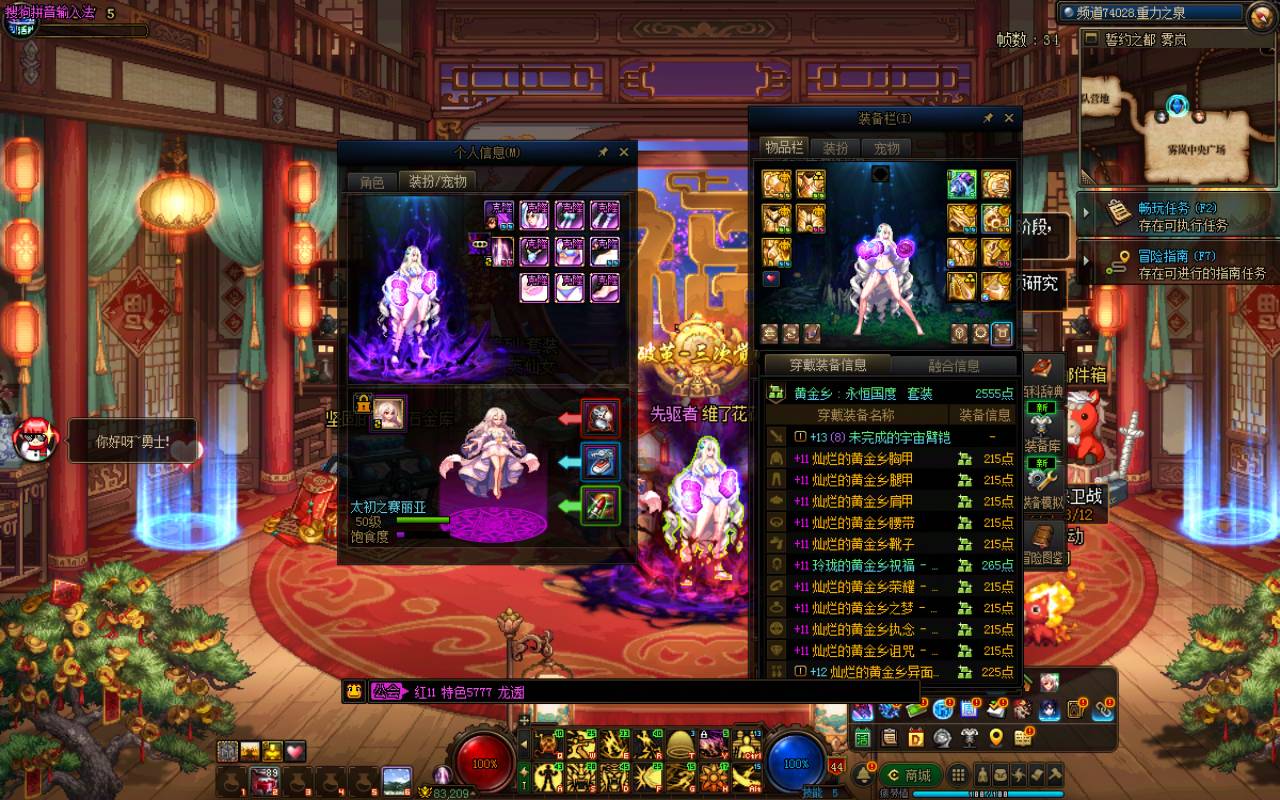Screen dimensions: 1280x800
Task: Select the 装扮/宠物 tab
Action: pyautogui.click(x=437, y=181)
